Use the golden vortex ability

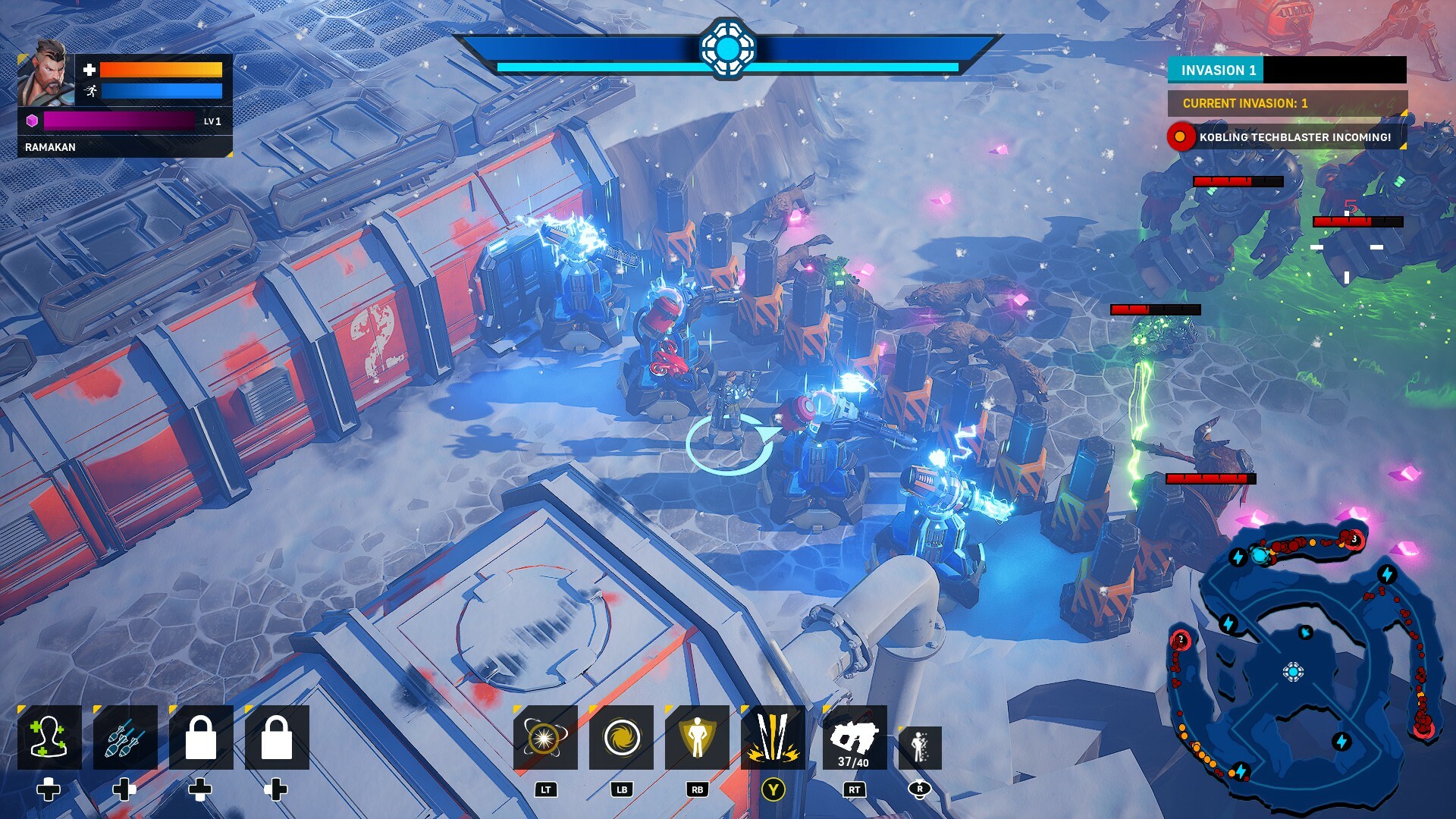[621, 738]
